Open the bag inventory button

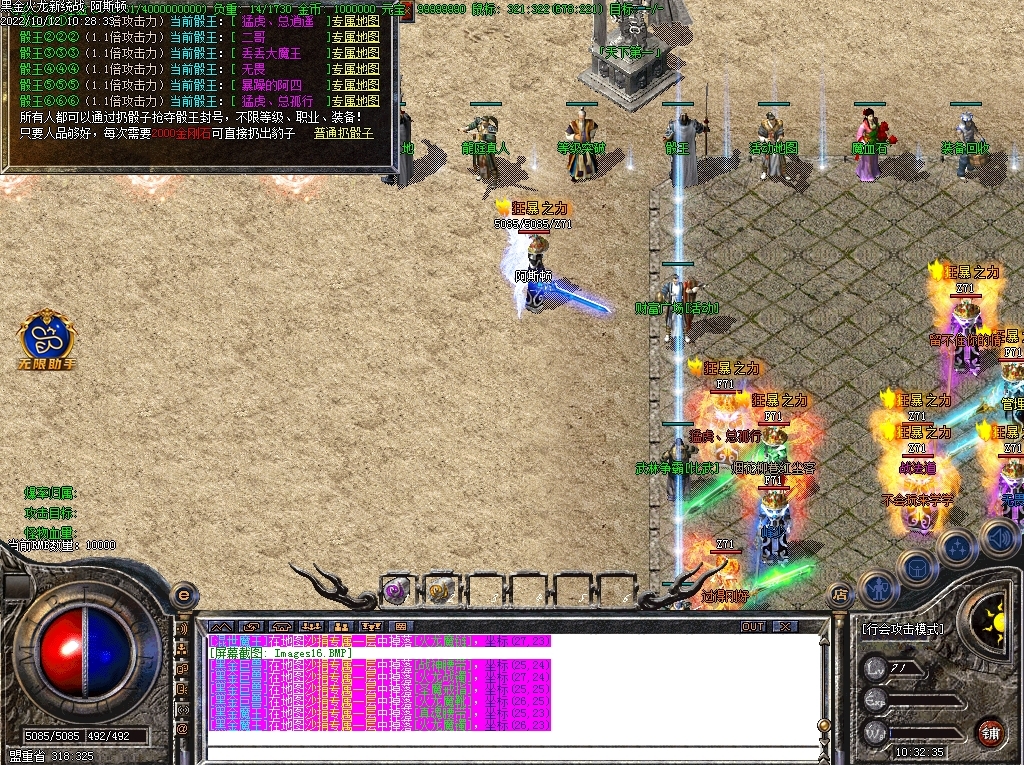(x=916, y=568)
